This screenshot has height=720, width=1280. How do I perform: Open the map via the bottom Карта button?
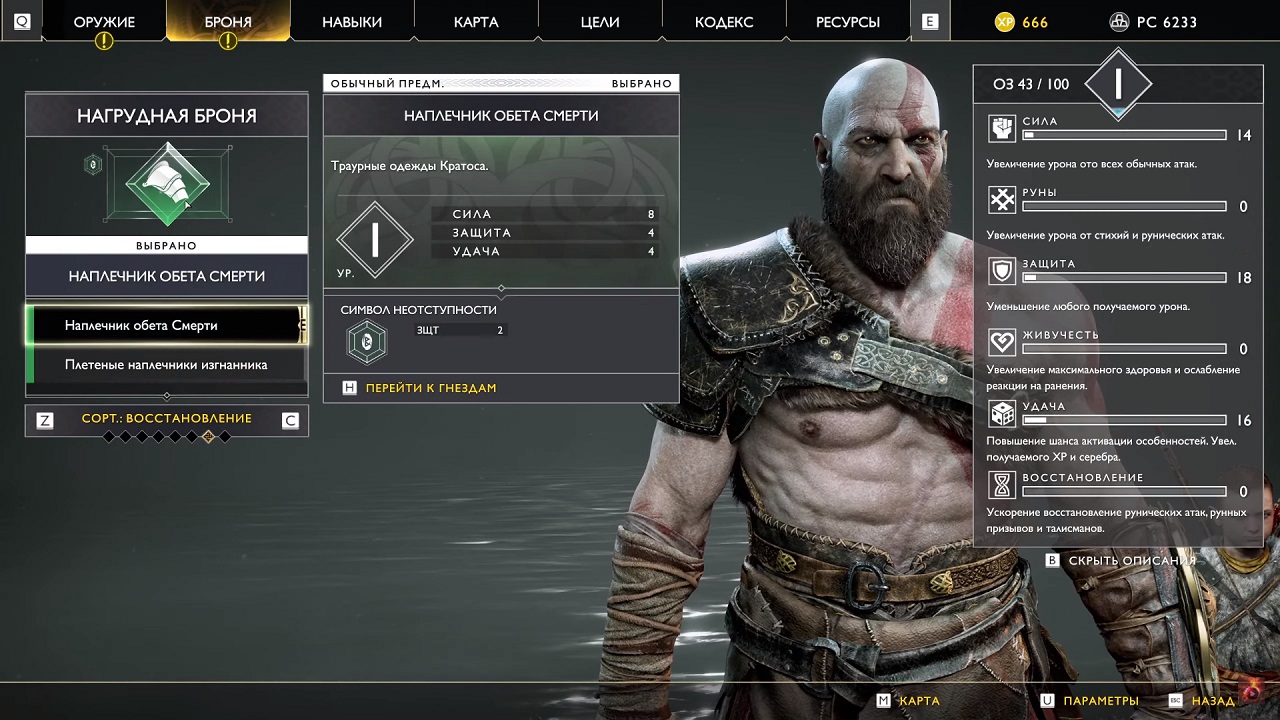click(x=918, y=701)
